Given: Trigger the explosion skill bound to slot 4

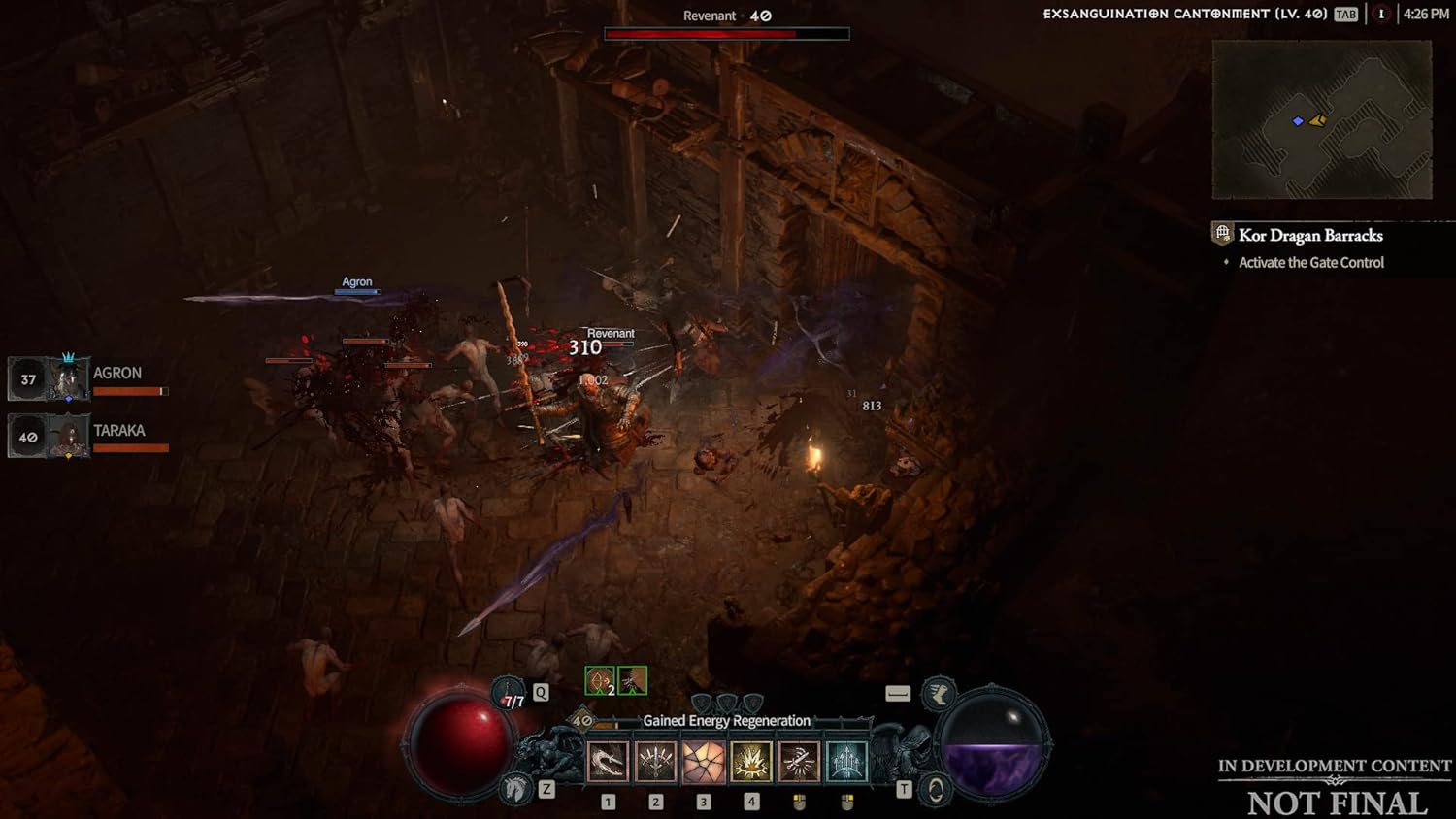Looking at the screenshot, I should point(749,761).
